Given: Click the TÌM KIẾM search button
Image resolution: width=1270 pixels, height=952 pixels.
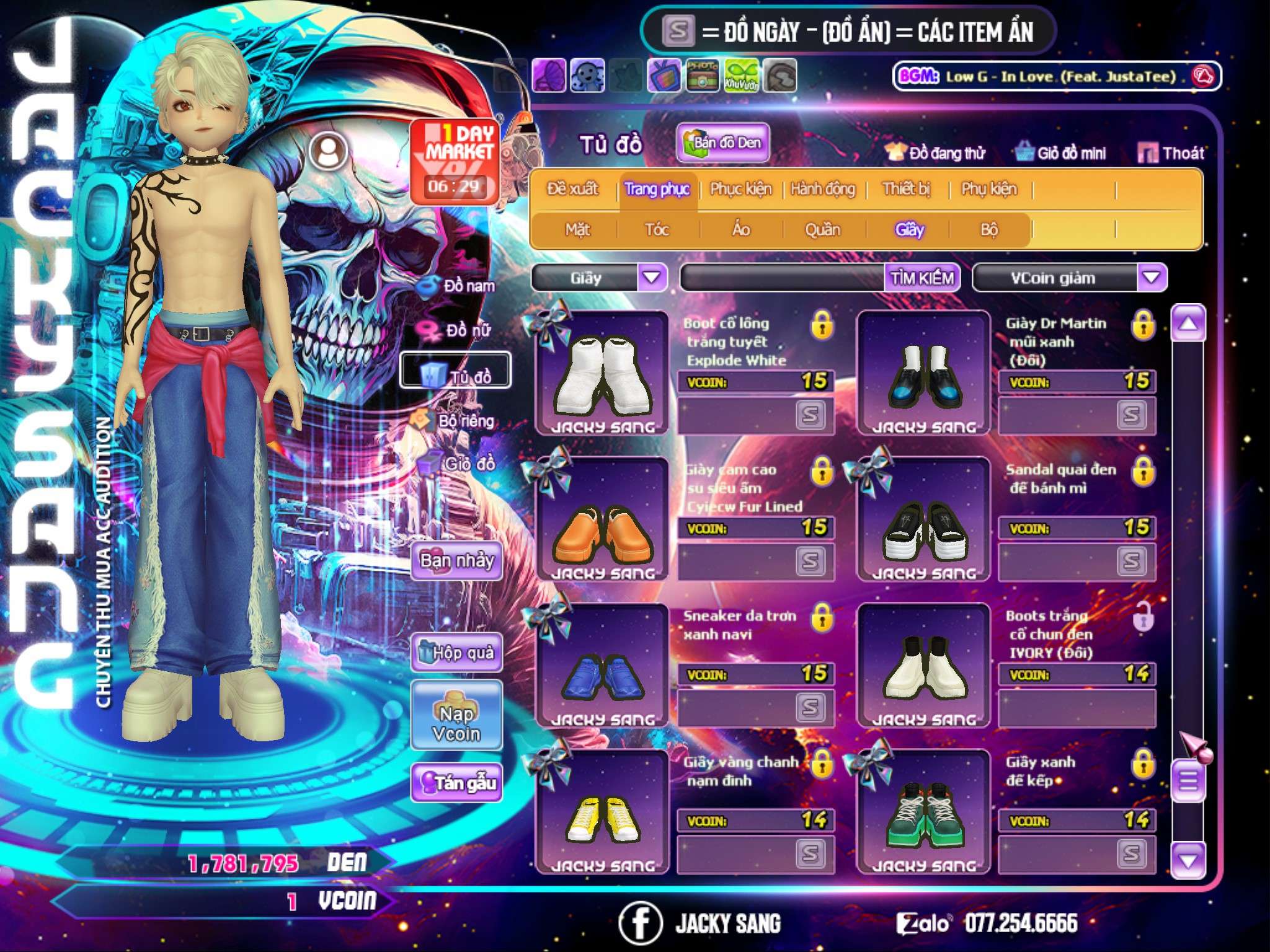Looking at the screenshot, I should click(922, 278).
